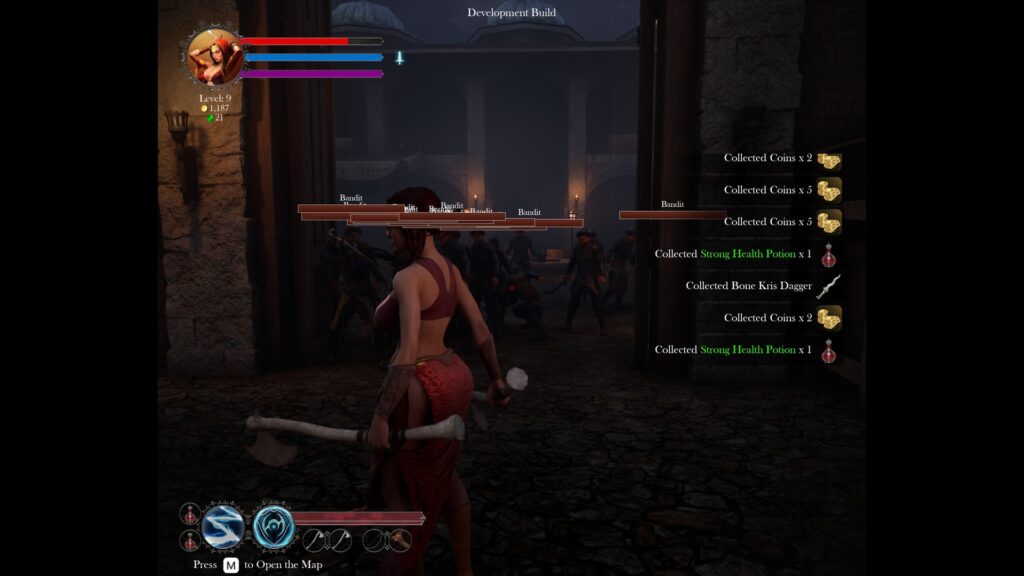The height and width of the screenshot is (576, 1024).
Task: Select the wooden club weapon slot
Action: (399, 540)
